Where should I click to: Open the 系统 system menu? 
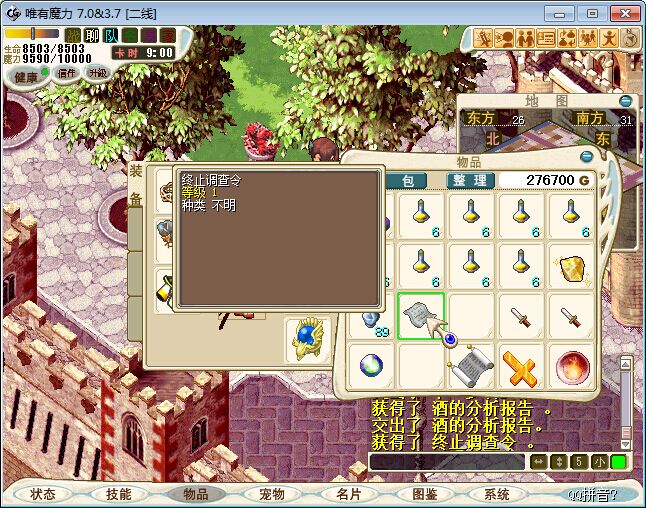(x=497, y=494)
